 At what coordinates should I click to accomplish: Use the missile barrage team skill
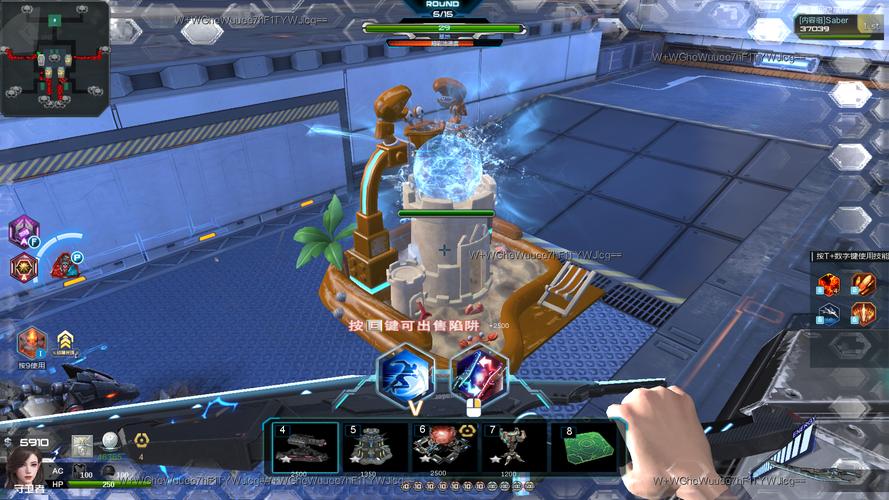click(864, 285)
